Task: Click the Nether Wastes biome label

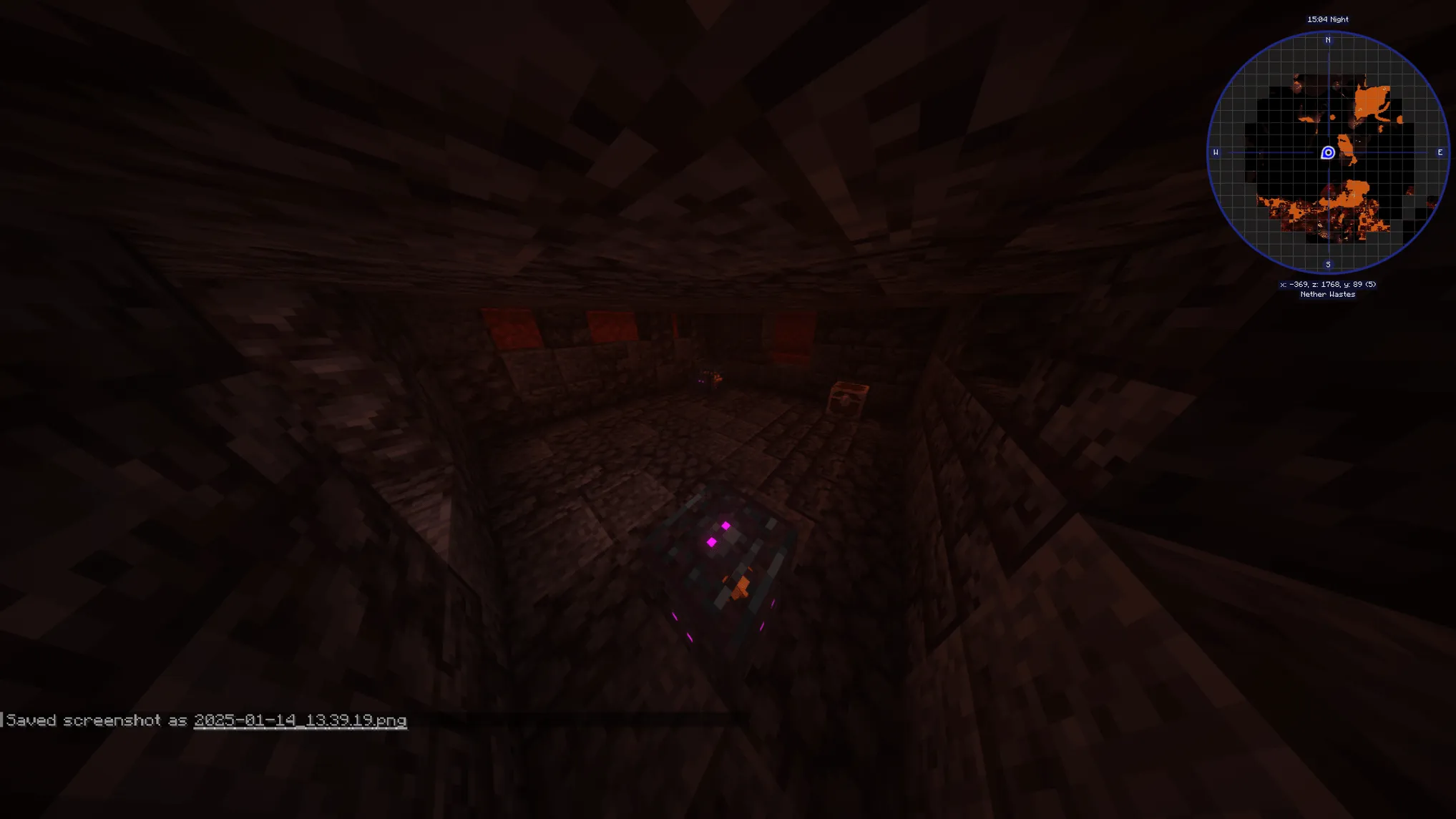Action: [x=1328, y=294]
